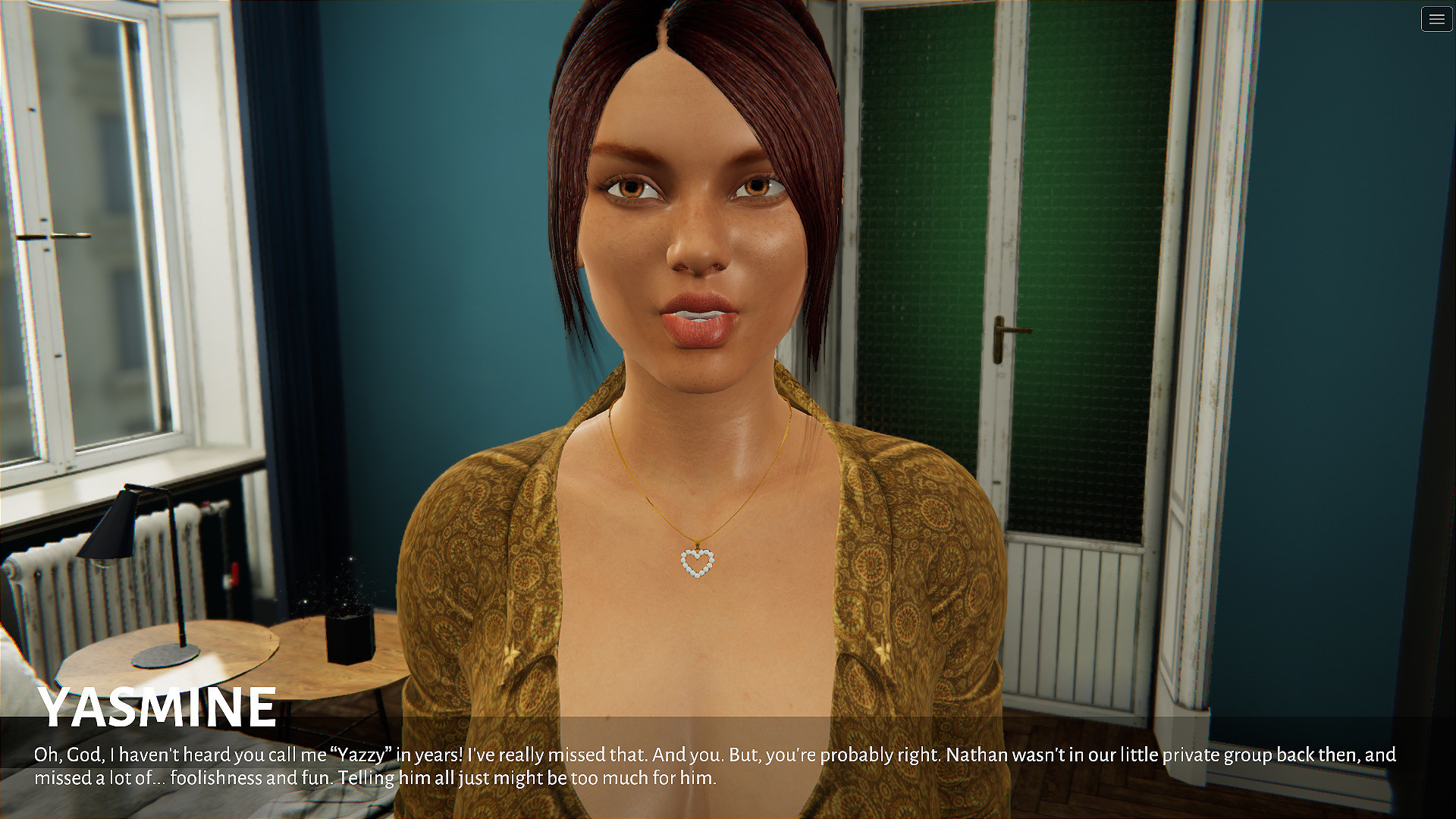Click the YASMINE name label

coord(157,706)
